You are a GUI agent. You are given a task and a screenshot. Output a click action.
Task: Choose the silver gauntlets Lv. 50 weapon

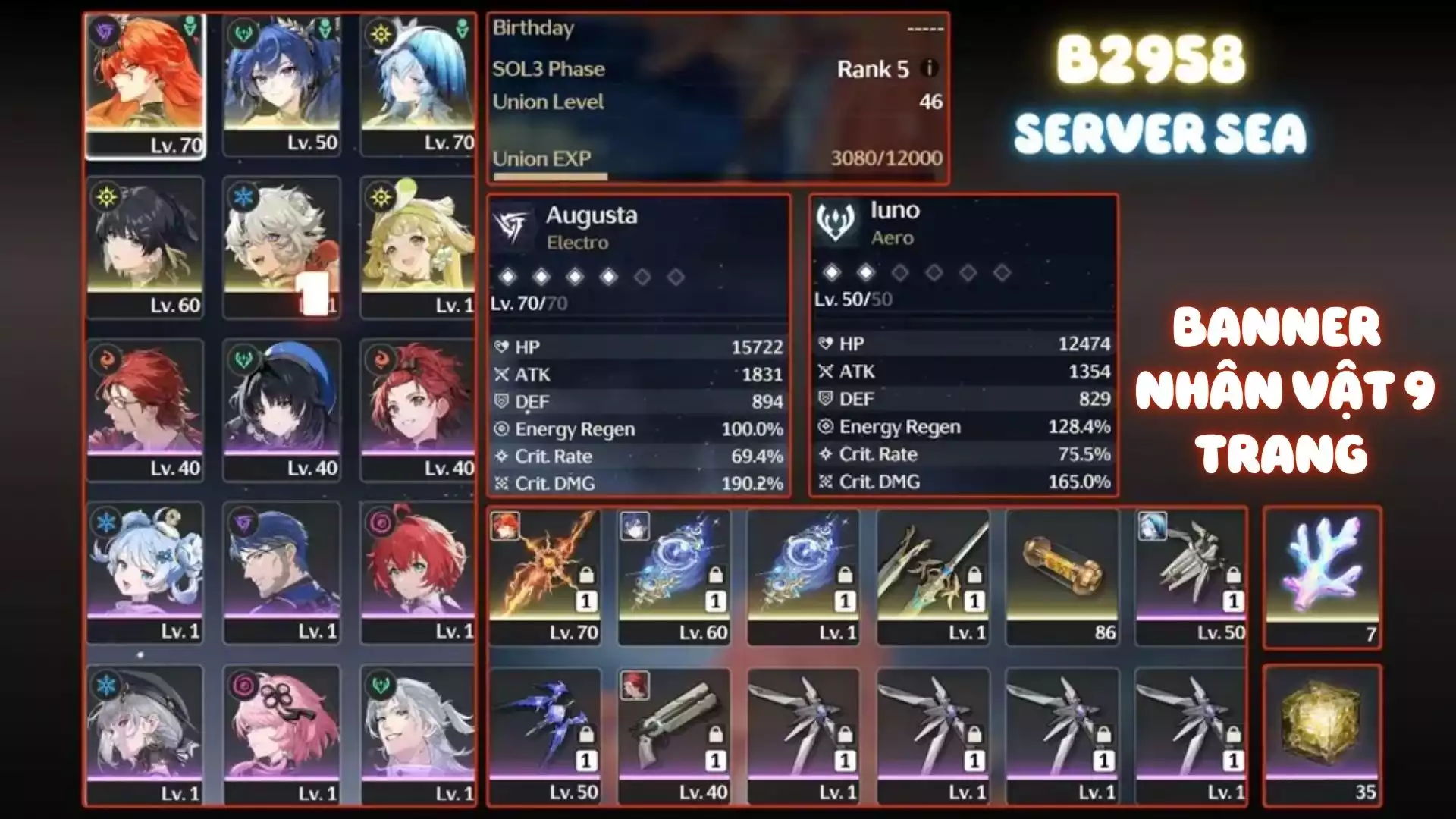pyautogui.click(x=1191, y=576)
